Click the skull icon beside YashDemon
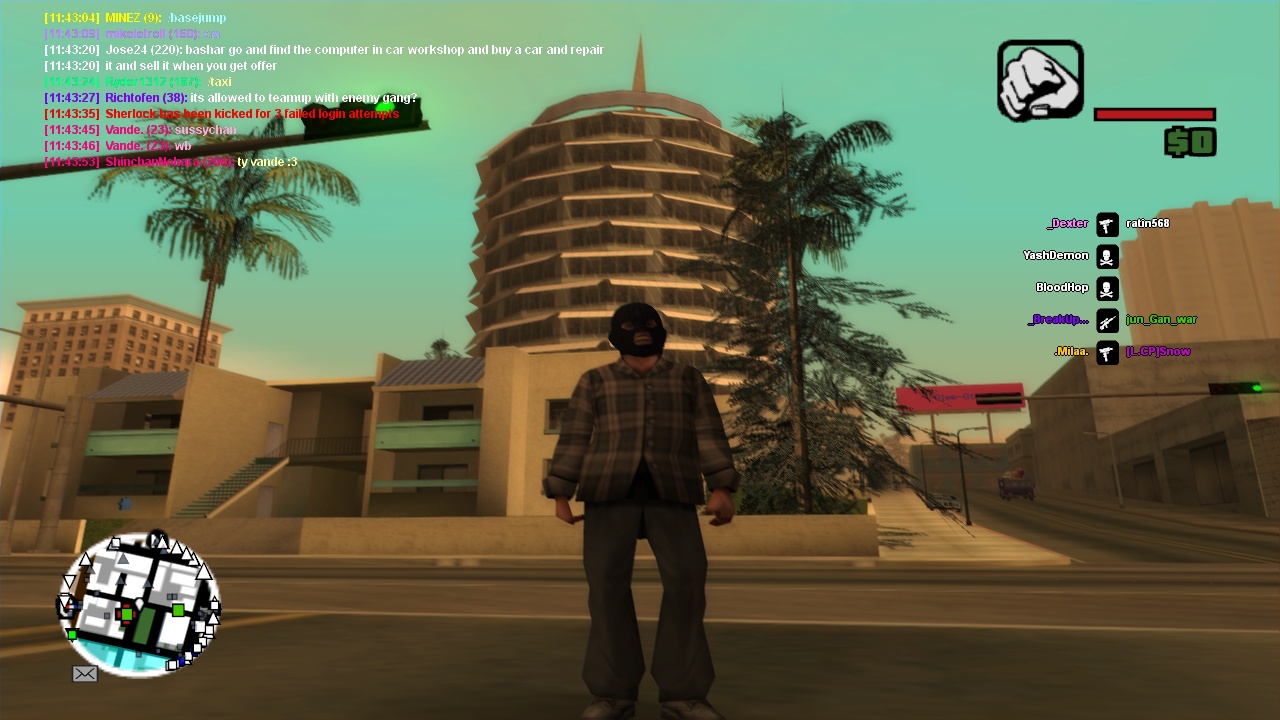Viewport: 1280px width, 720px height. point(1107,256)
